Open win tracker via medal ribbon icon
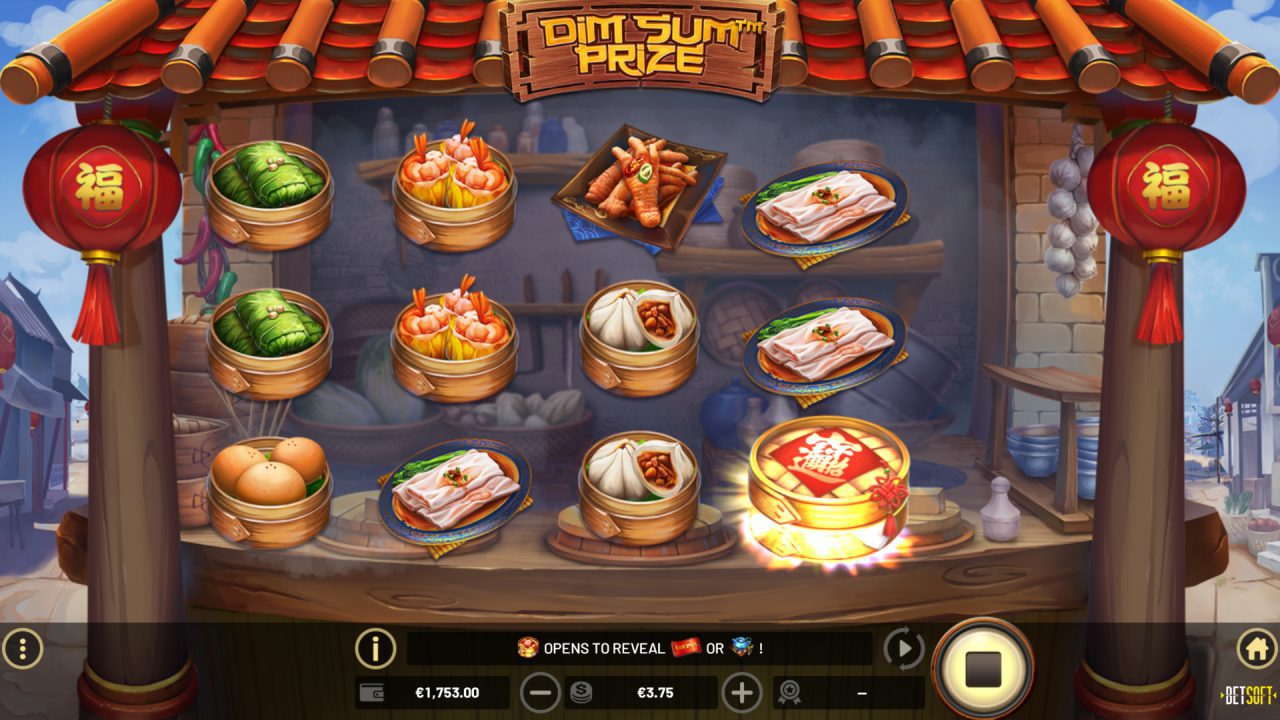The image size is (1280, 720). point(789,691)
